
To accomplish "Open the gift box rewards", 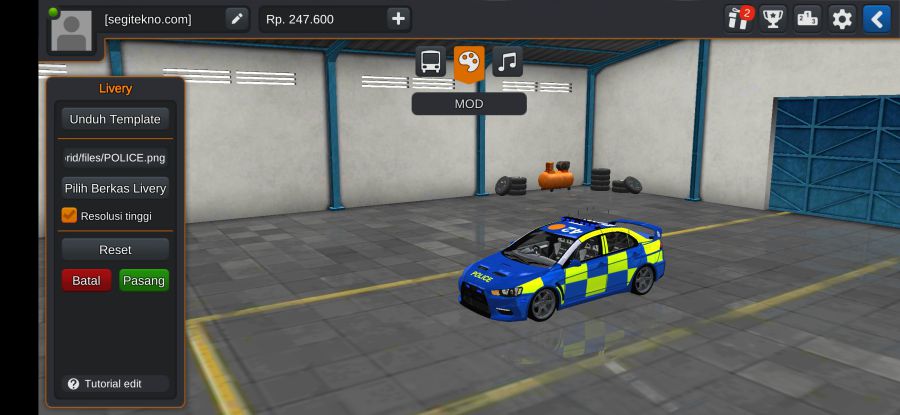I will click(738, 19).
